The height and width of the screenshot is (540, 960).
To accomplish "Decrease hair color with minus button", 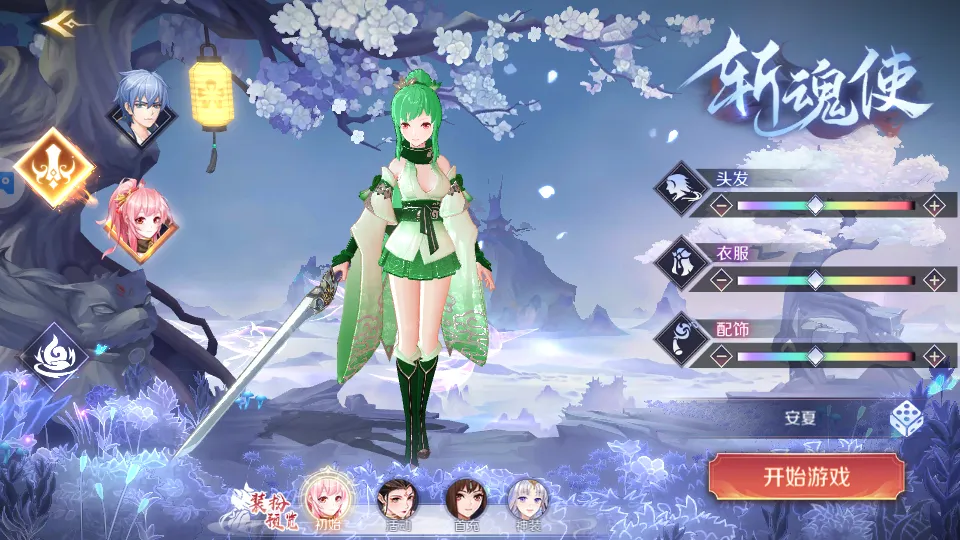I will (x=720, y=206).
